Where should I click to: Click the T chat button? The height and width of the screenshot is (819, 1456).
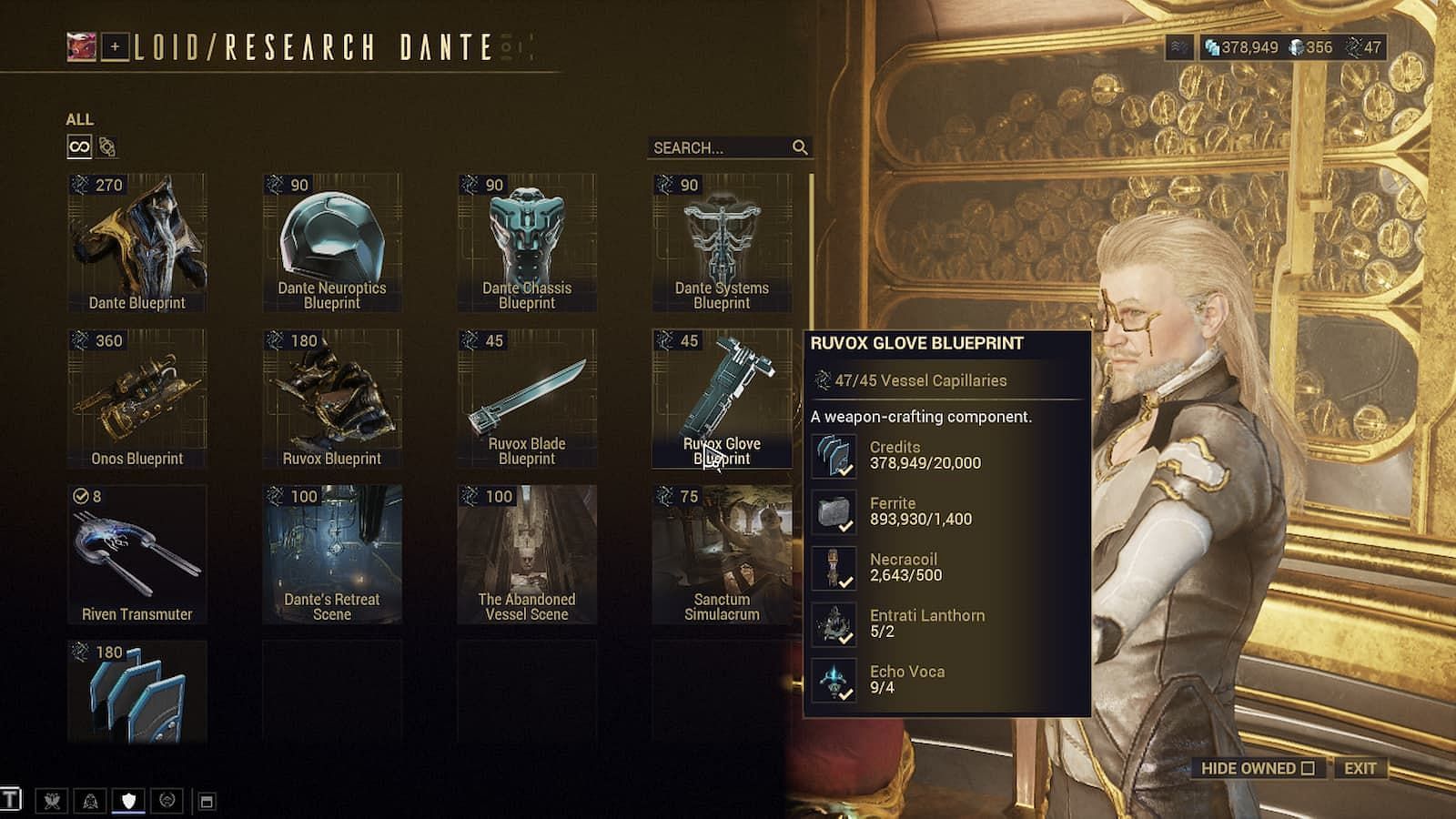point(11,800)
